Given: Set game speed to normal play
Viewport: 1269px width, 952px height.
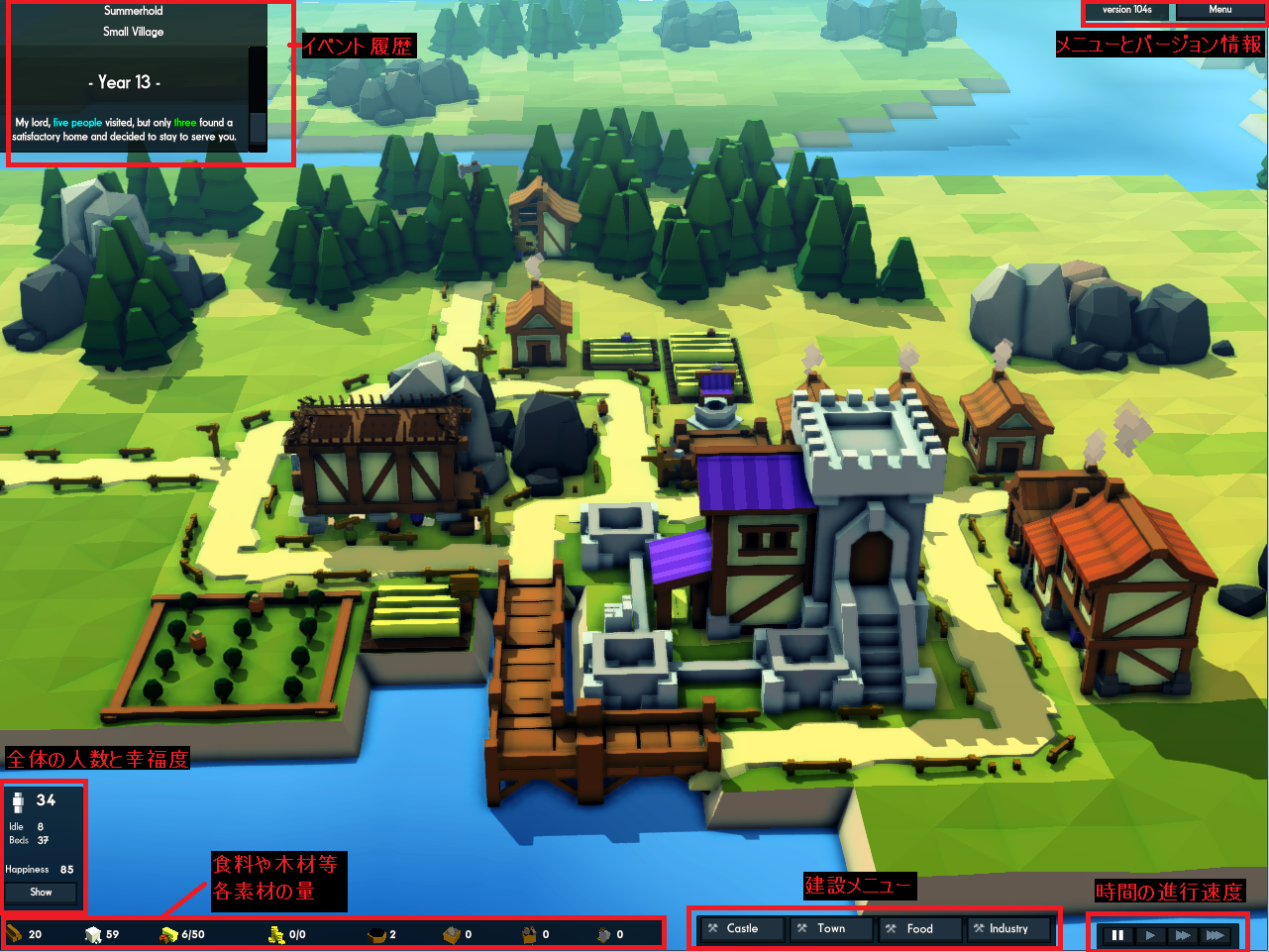Looking at the screenshot, I should click(1149, 935).
